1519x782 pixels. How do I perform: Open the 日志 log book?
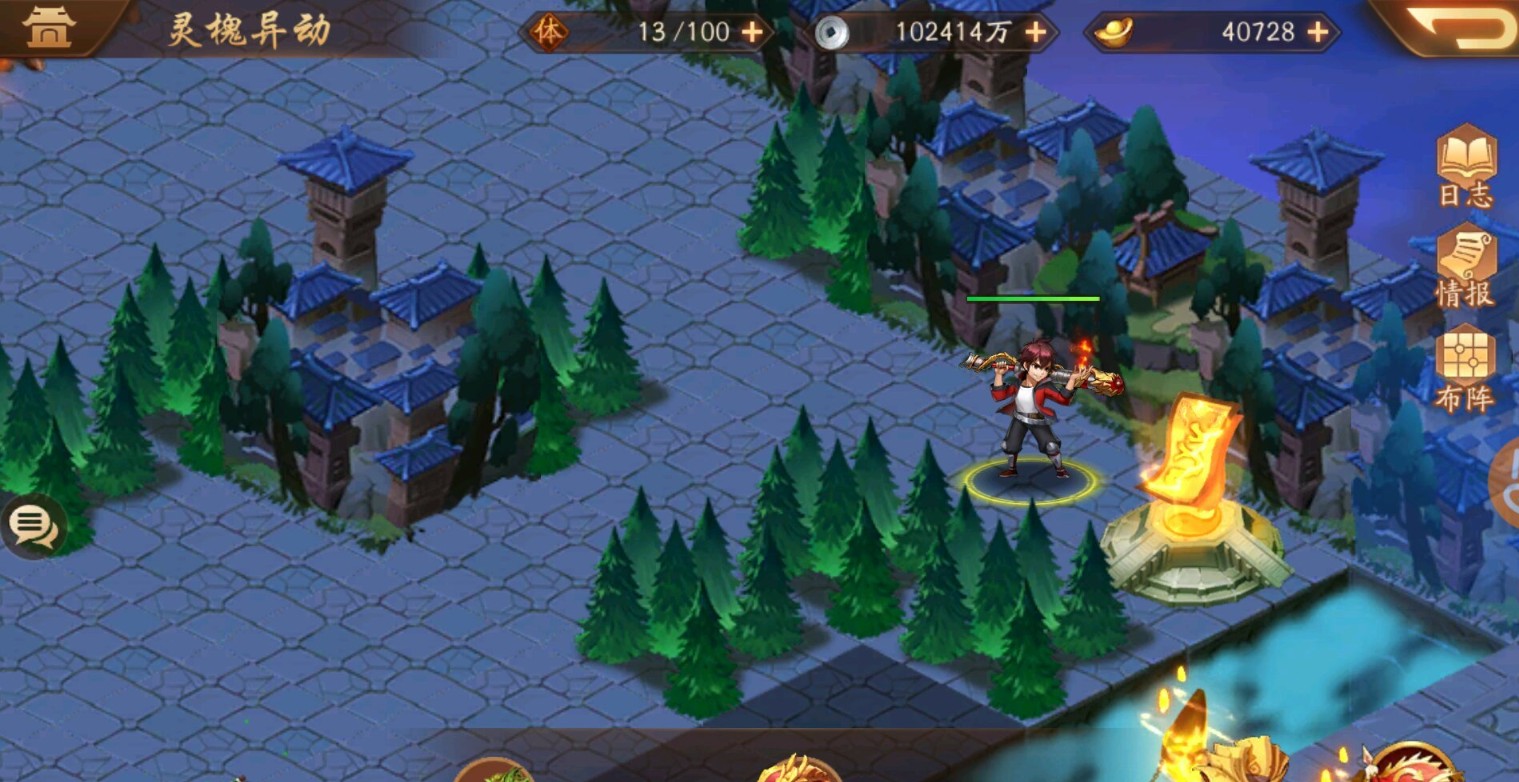click(1466, 167)
